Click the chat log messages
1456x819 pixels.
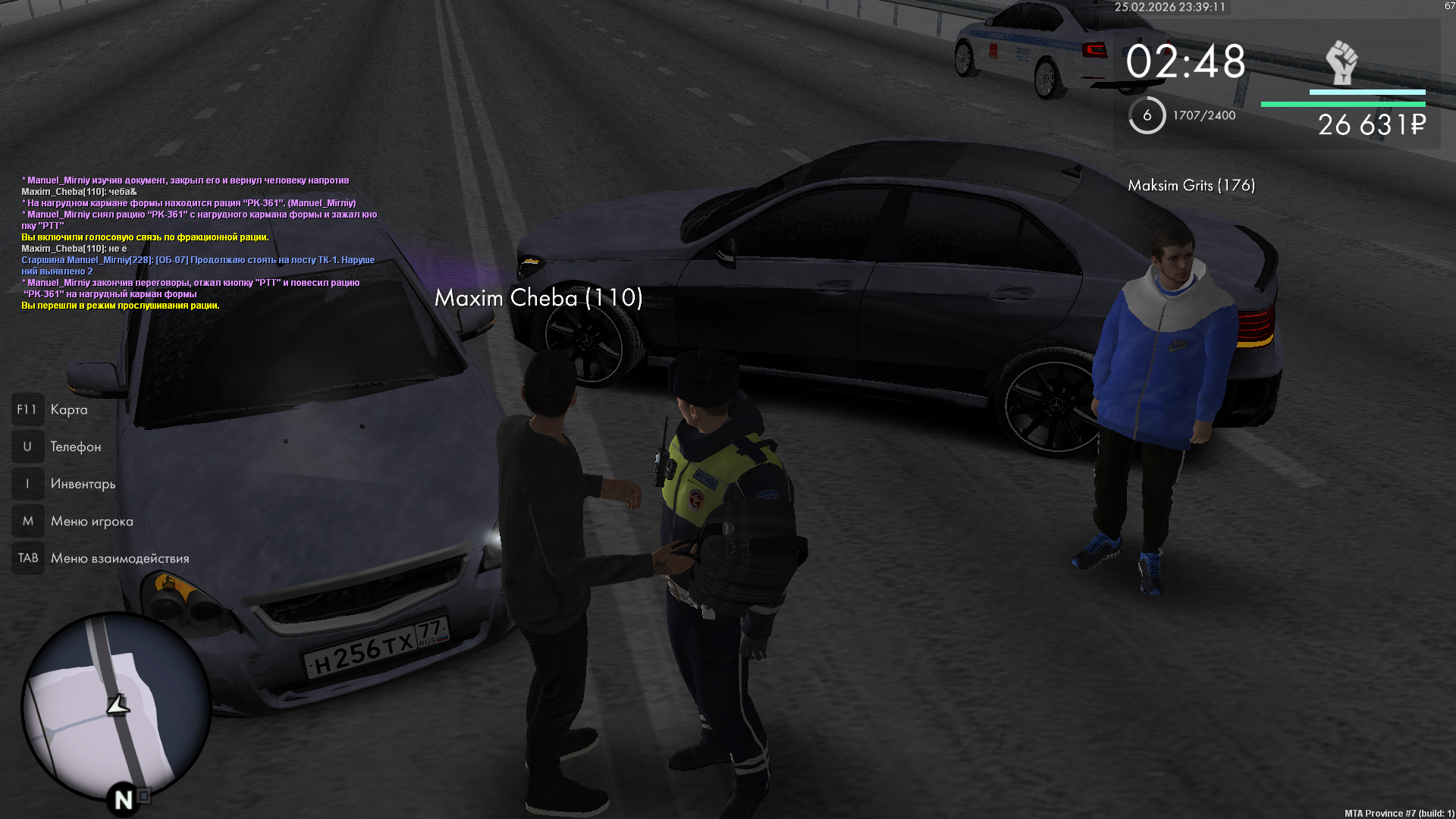tap(199, 243)
